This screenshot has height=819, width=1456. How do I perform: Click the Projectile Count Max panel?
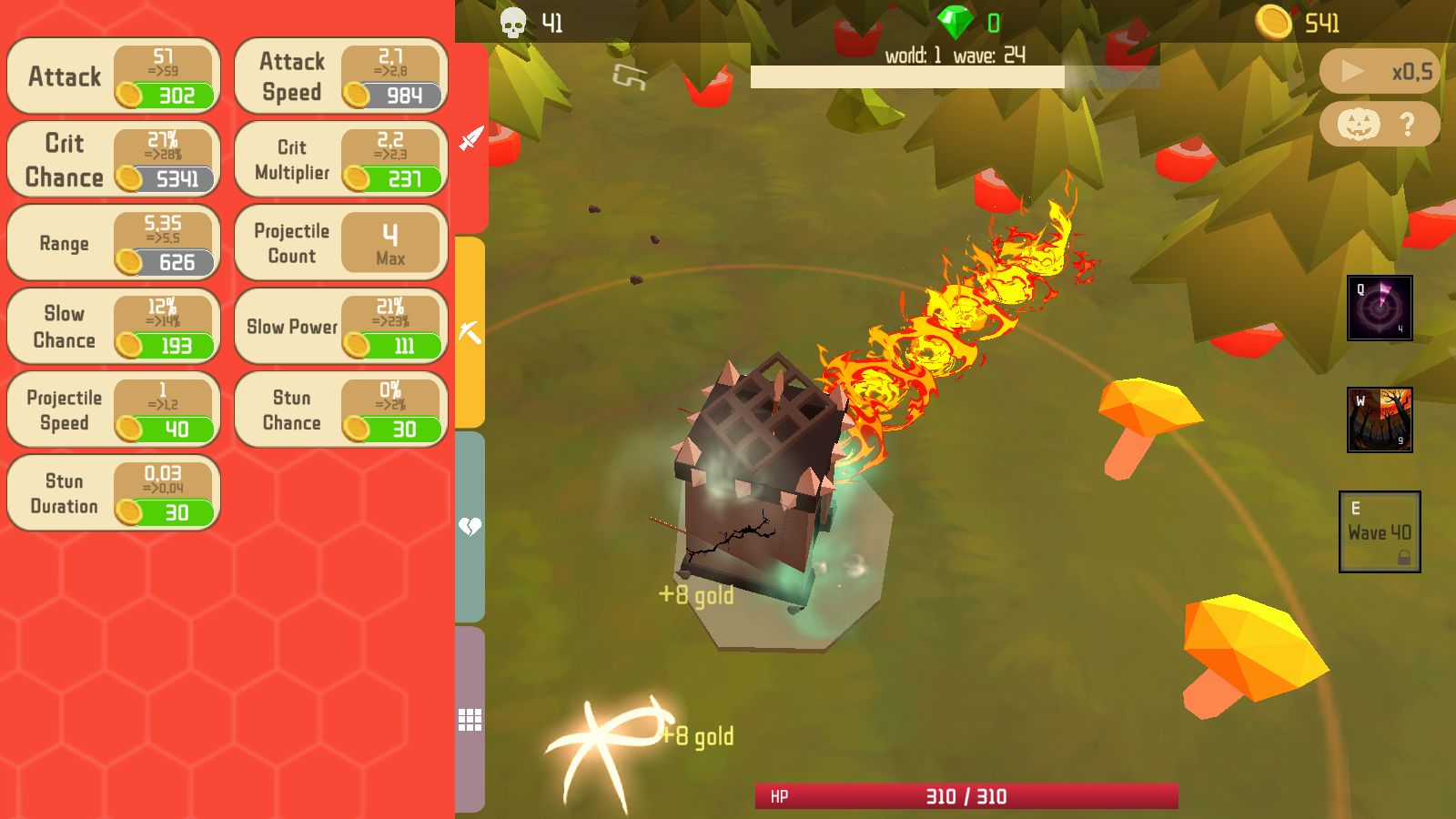(x=339, y=242)
